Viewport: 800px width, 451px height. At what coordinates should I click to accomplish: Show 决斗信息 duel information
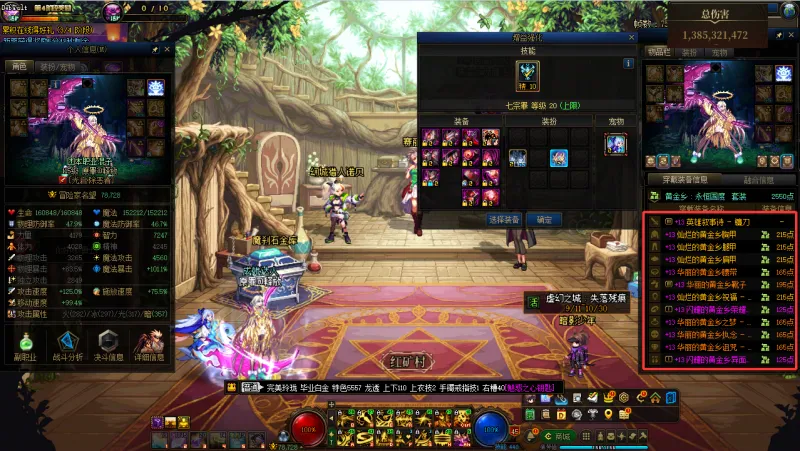[x=109, y=344]
